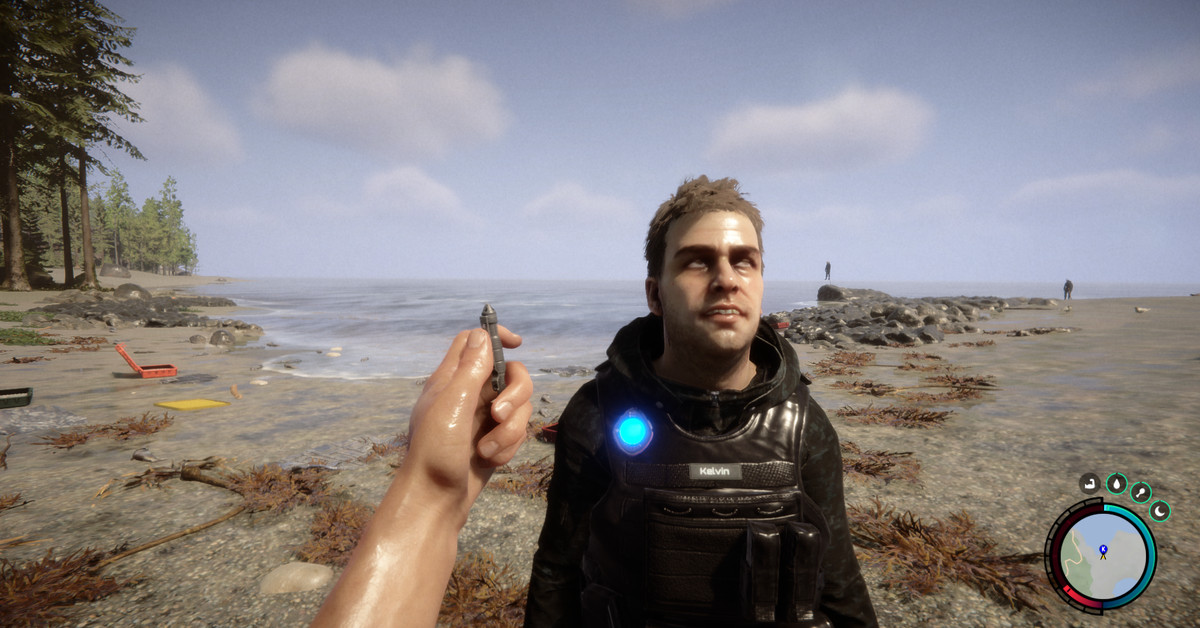Select the drumstick hunger icon
The width and height of the screenshot is (1200, 628).
click(1141, 492)
